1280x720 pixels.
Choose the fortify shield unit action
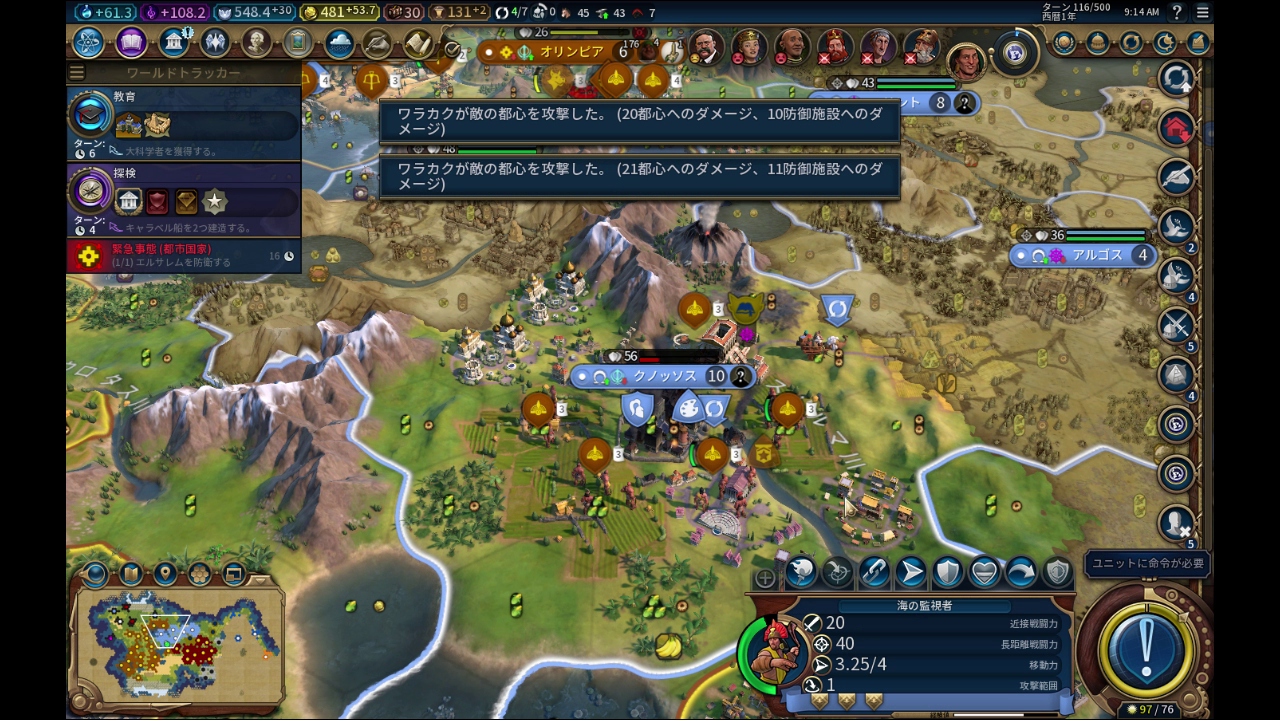[947, 573]
